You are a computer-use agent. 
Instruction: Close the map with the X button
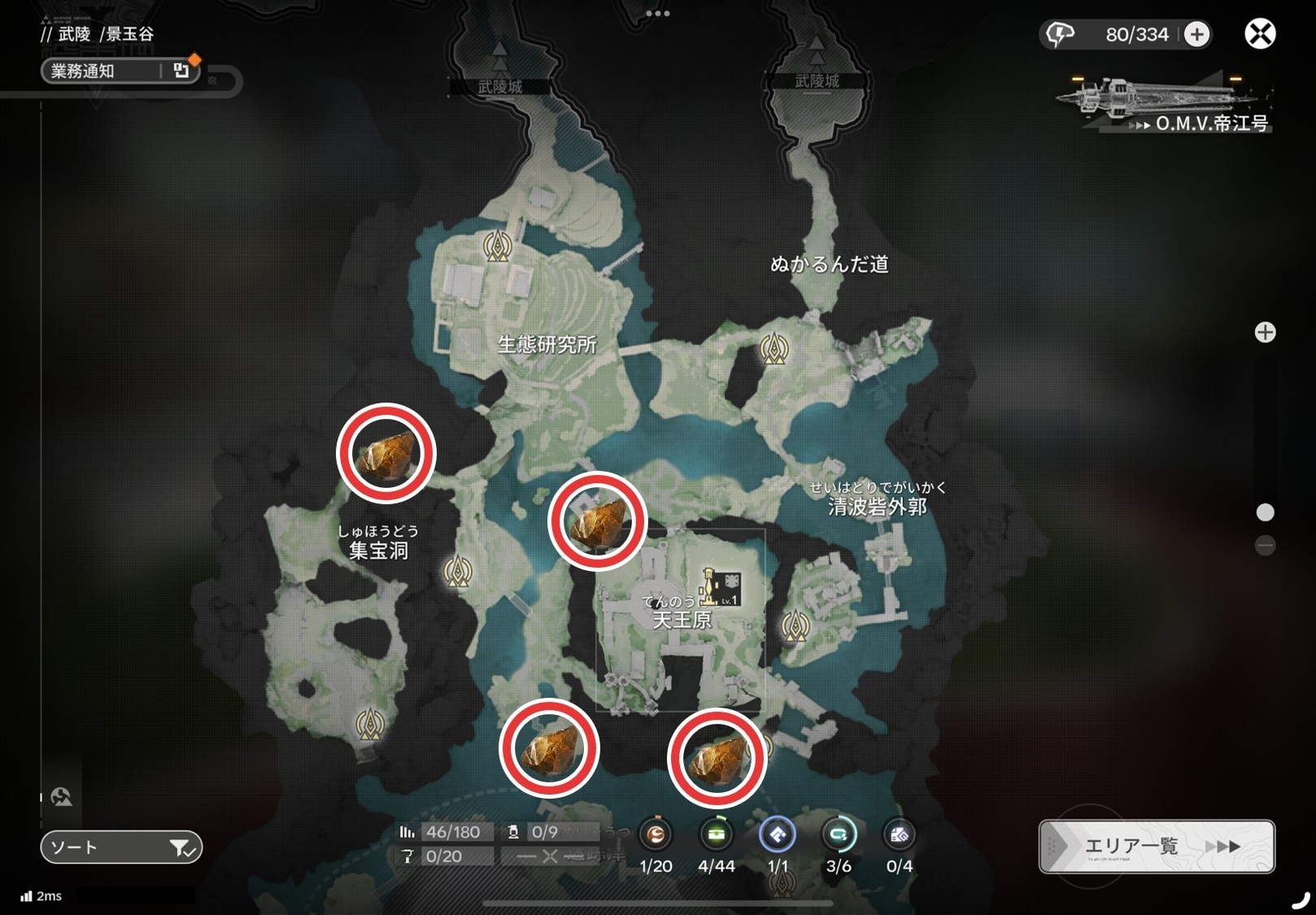coord(1260,34)
